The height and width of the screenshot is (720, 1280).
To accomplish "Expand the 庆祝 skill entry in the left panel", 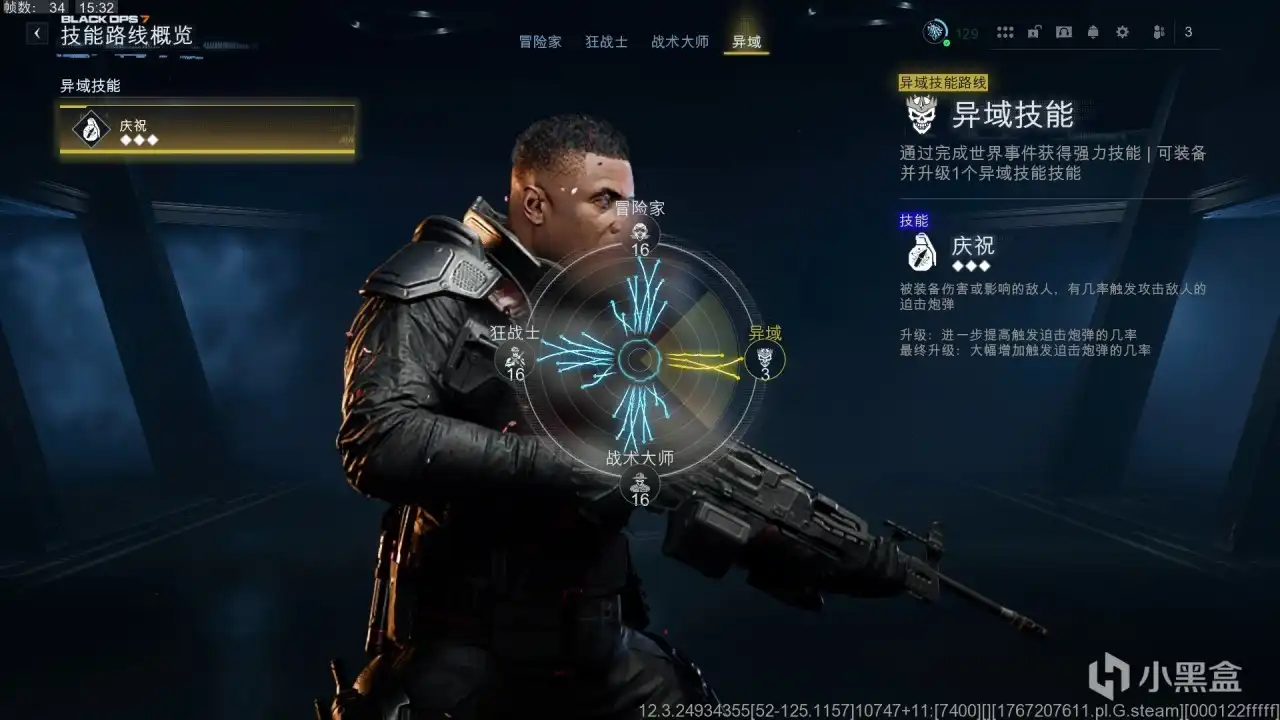I will (x=205, y=127).
